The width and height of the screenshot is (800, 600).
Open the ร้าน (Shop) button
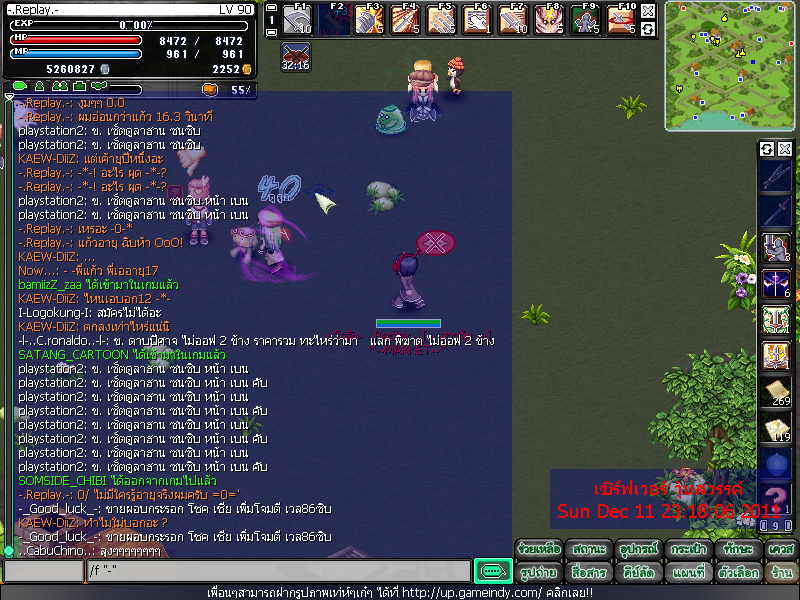(x=780, y=573)
